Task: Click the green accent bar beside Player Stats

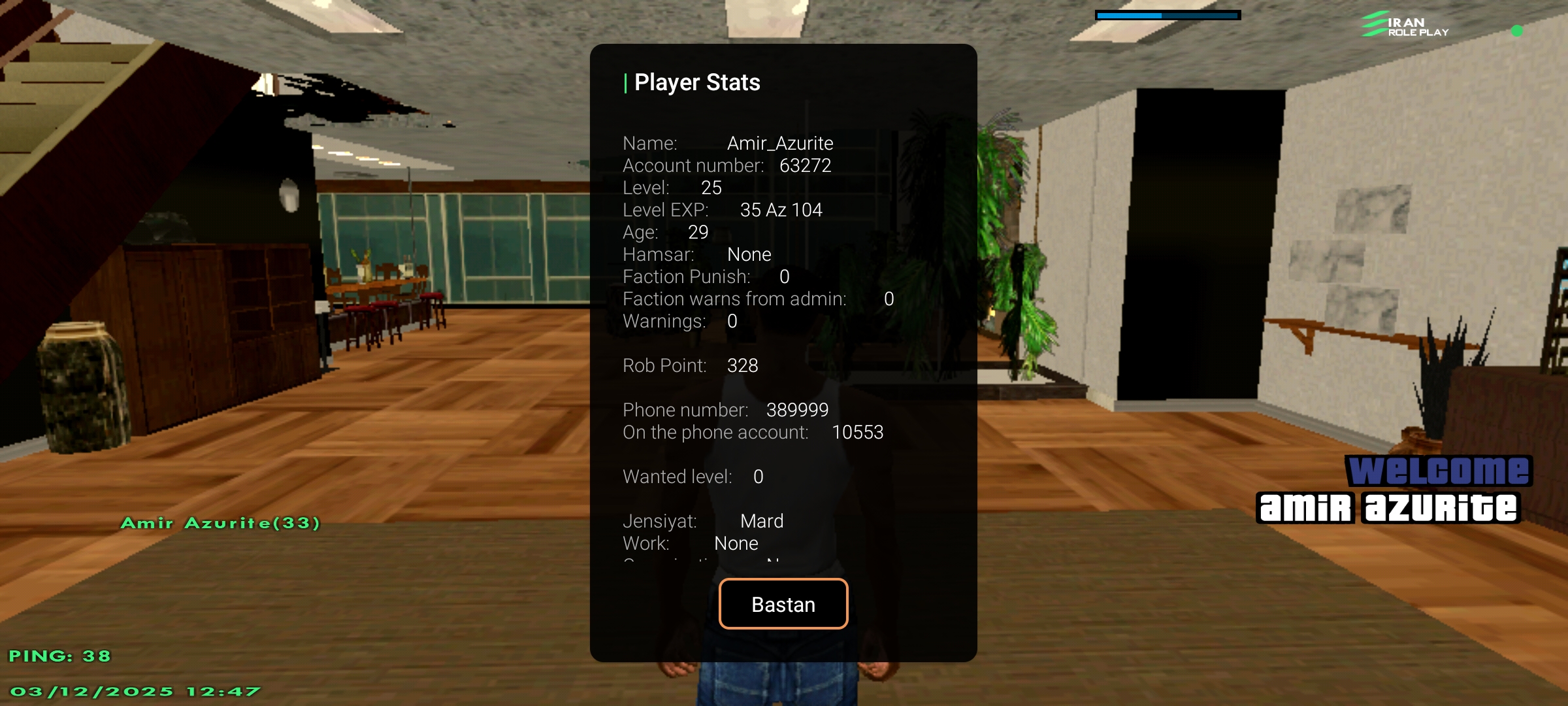Action: coord(627,82)
